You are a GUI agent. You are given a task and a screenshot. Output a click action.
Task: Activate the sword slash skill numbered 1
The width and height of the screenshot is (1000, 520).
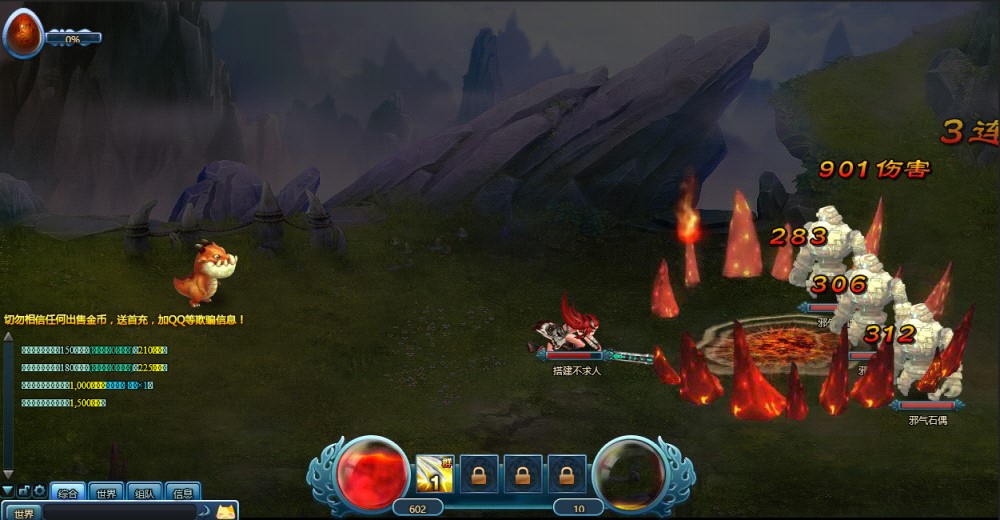click(434, 474)
